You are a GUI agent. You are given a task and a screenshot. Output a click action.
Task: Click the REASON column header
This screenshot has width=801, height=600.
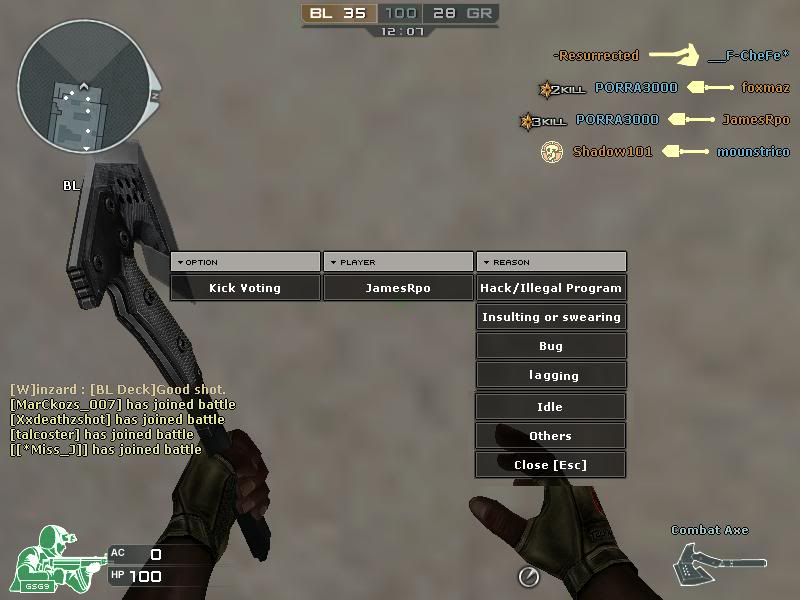(x=551, y=262)
